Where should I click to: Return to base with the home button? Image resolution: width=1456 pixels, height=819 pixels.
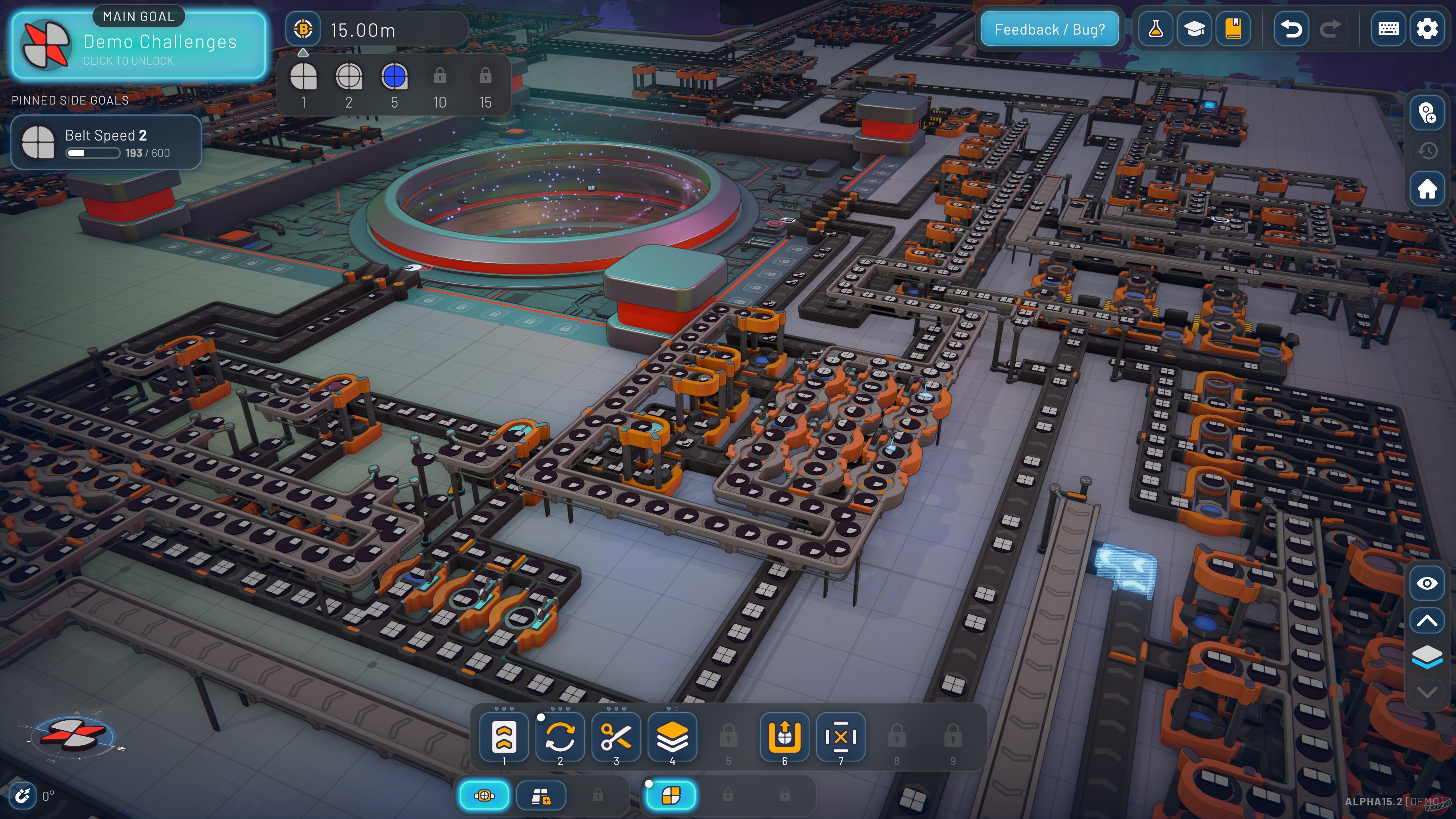pyautogui.click(x=1426, y=189)
